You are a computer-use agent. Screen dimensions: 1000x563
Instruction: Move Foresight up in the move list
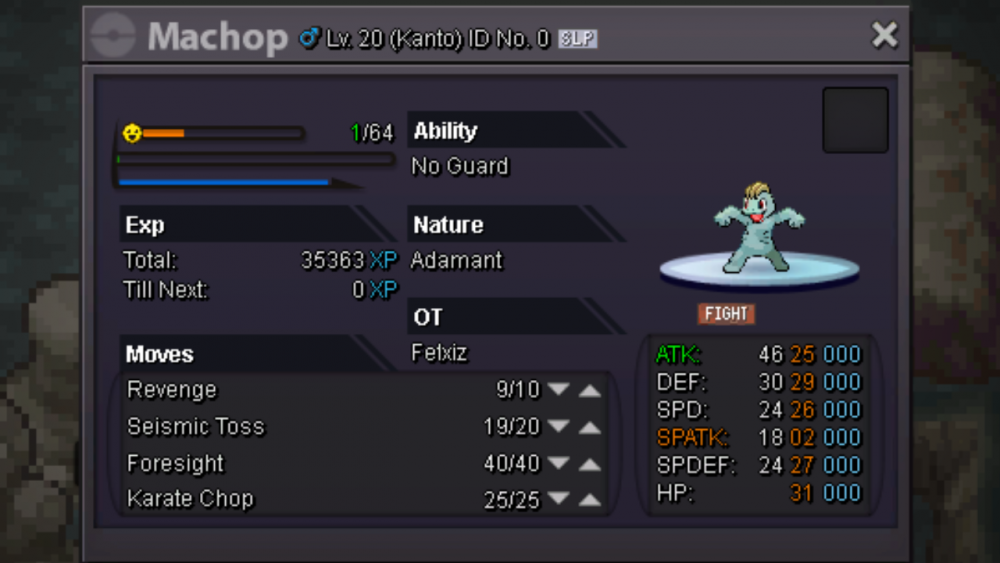[590, 464]
